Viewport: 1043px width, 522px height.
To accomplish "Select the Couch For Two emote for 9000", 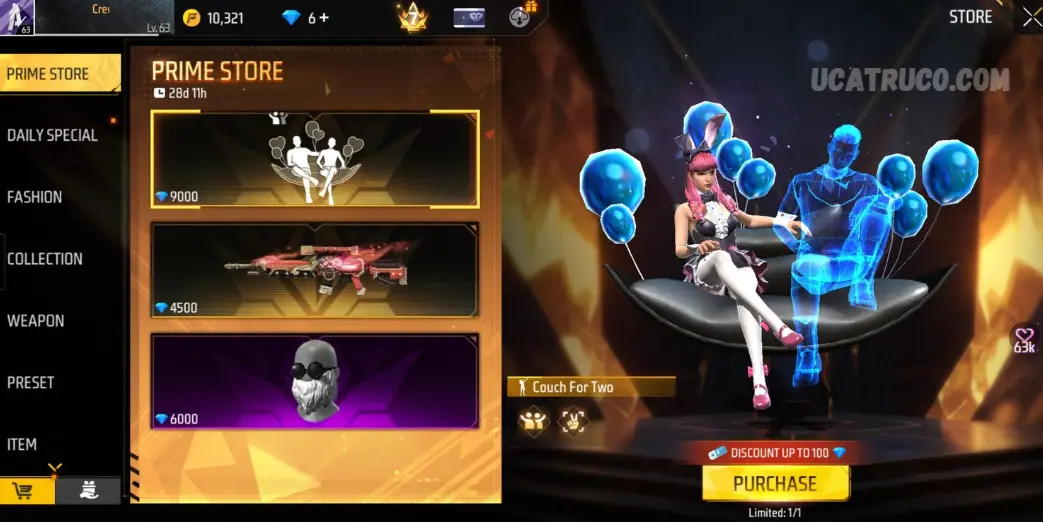I will (315, 159).
